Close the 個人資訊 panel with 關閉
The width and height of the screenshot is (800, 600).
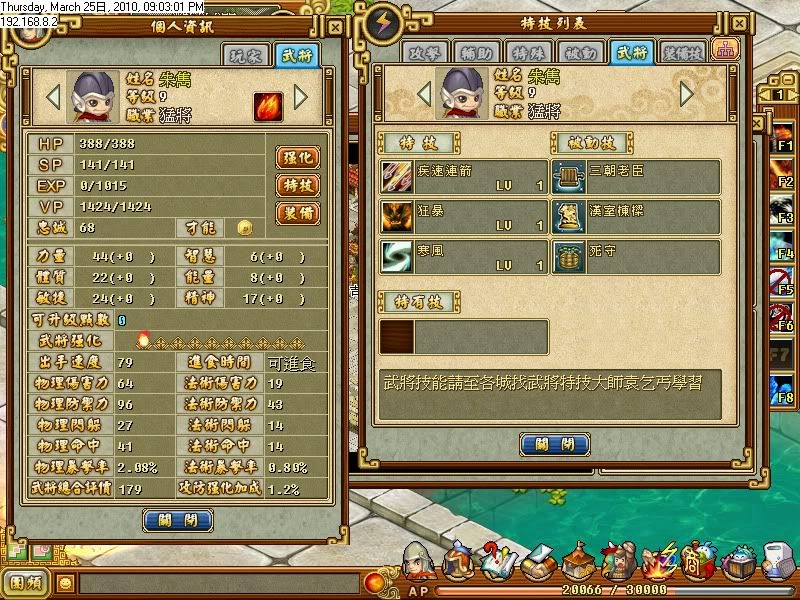[x=177, y=520]
